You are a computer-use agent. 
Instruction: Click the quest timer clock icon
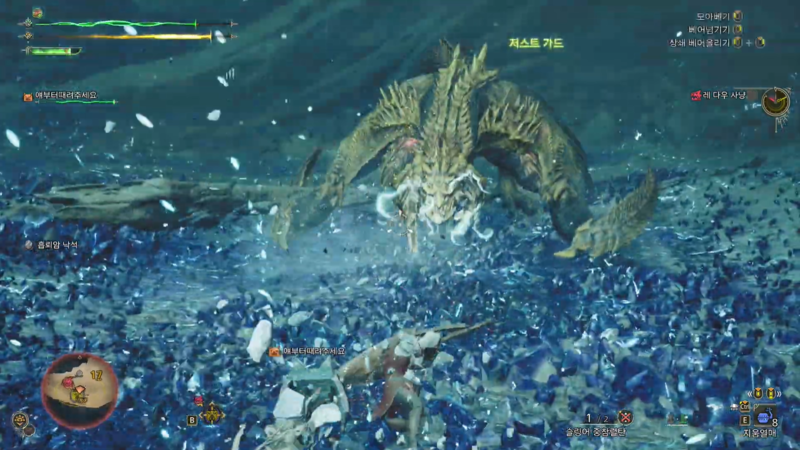[x=775, y=101]
